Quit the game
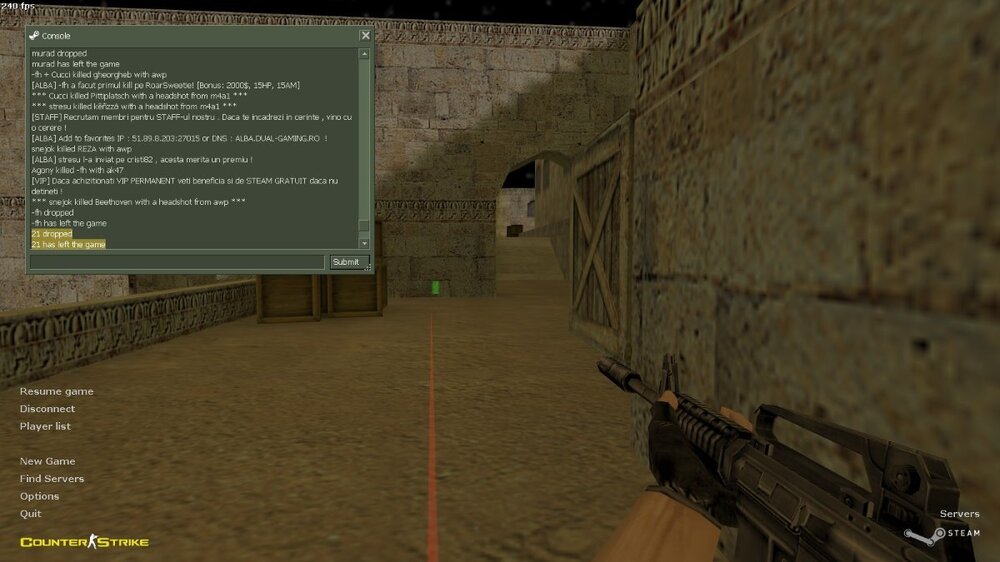 (31, 514)
